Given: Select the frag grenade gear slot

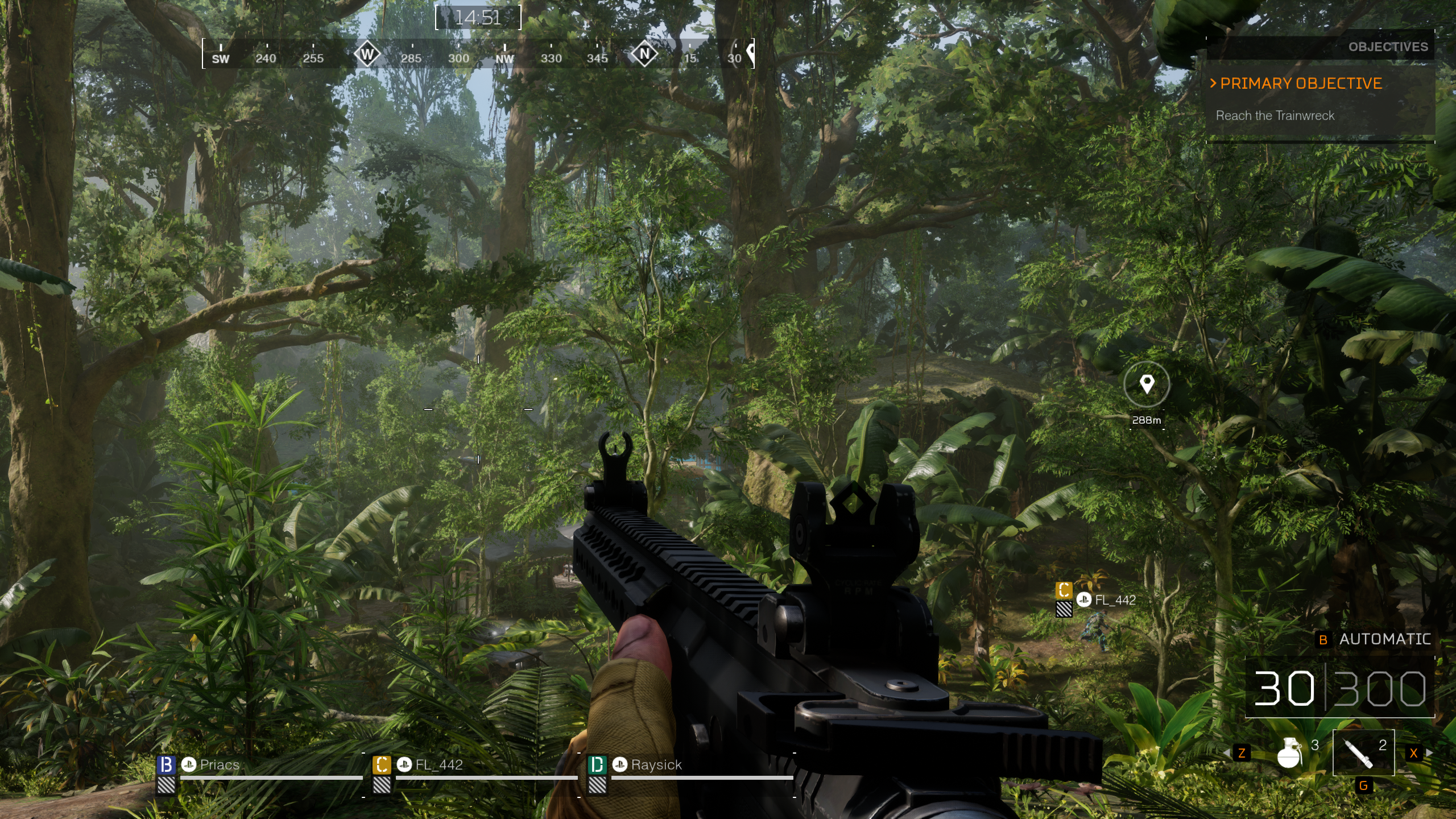Looking at the screenshot, I should click(1290, 753).
